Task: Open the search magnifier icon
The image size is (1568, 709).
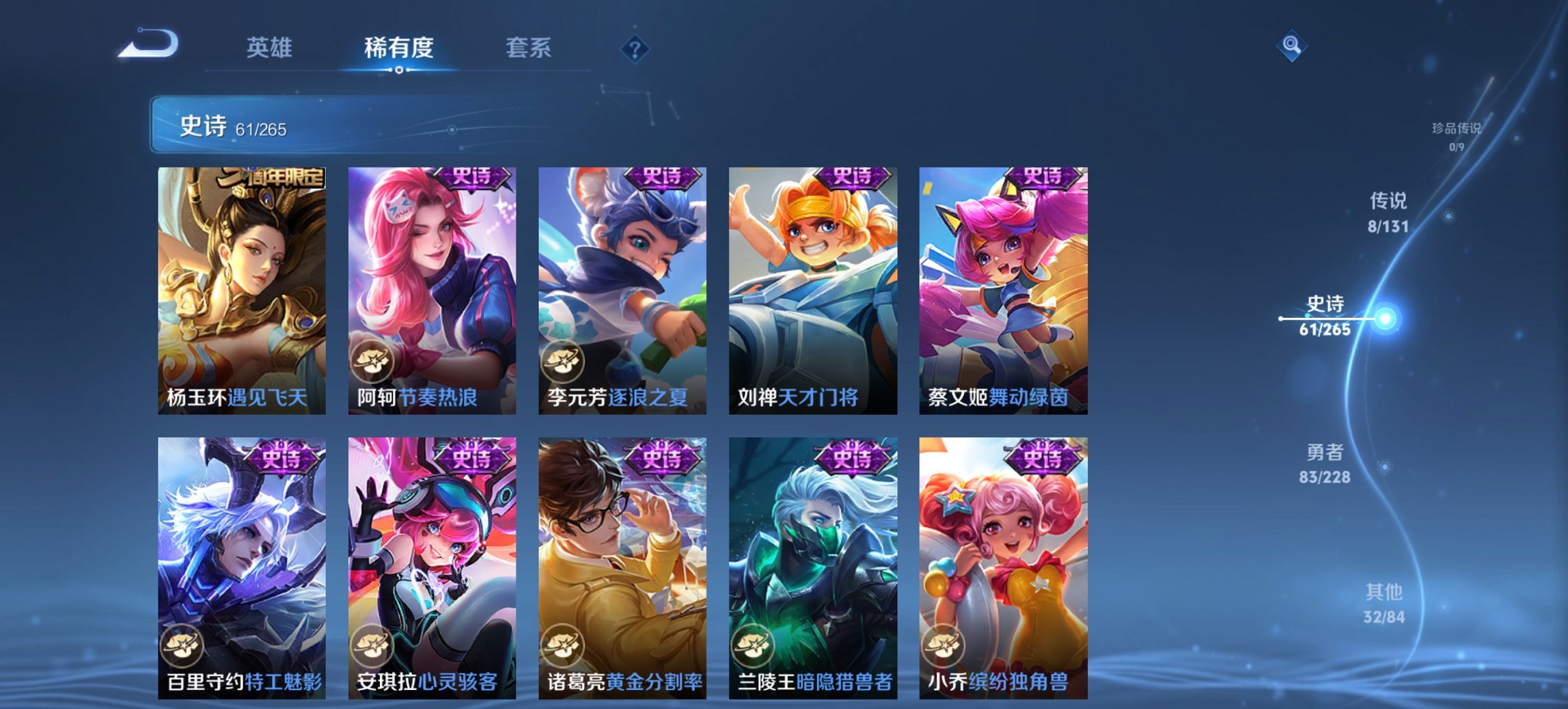Action: [1290, 46]
